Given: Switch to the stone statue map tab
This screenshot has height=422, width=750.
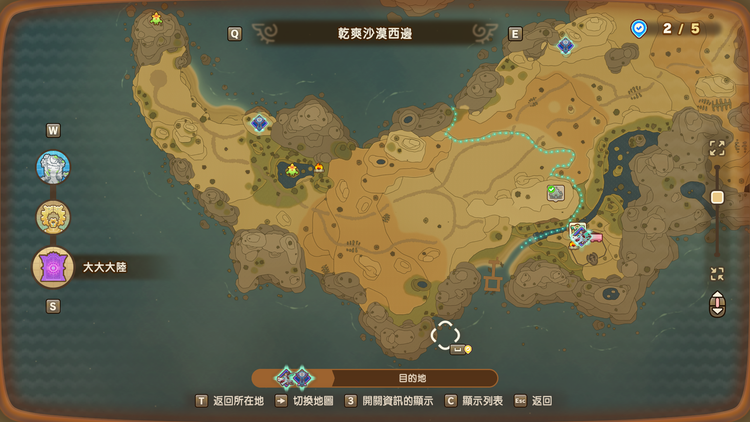Looking at the screenshot, I should click(53, 167).
